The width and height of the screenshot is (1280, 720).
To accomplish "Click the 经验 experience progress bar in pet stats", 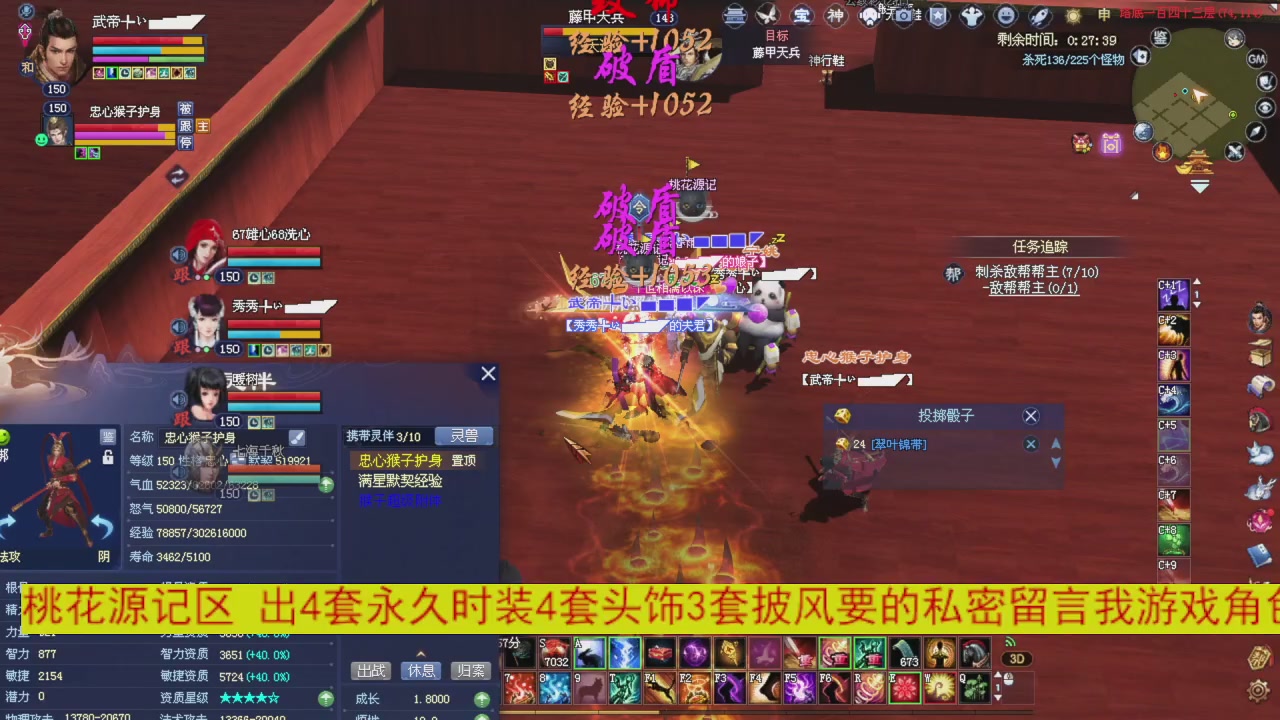I will 232,533.
